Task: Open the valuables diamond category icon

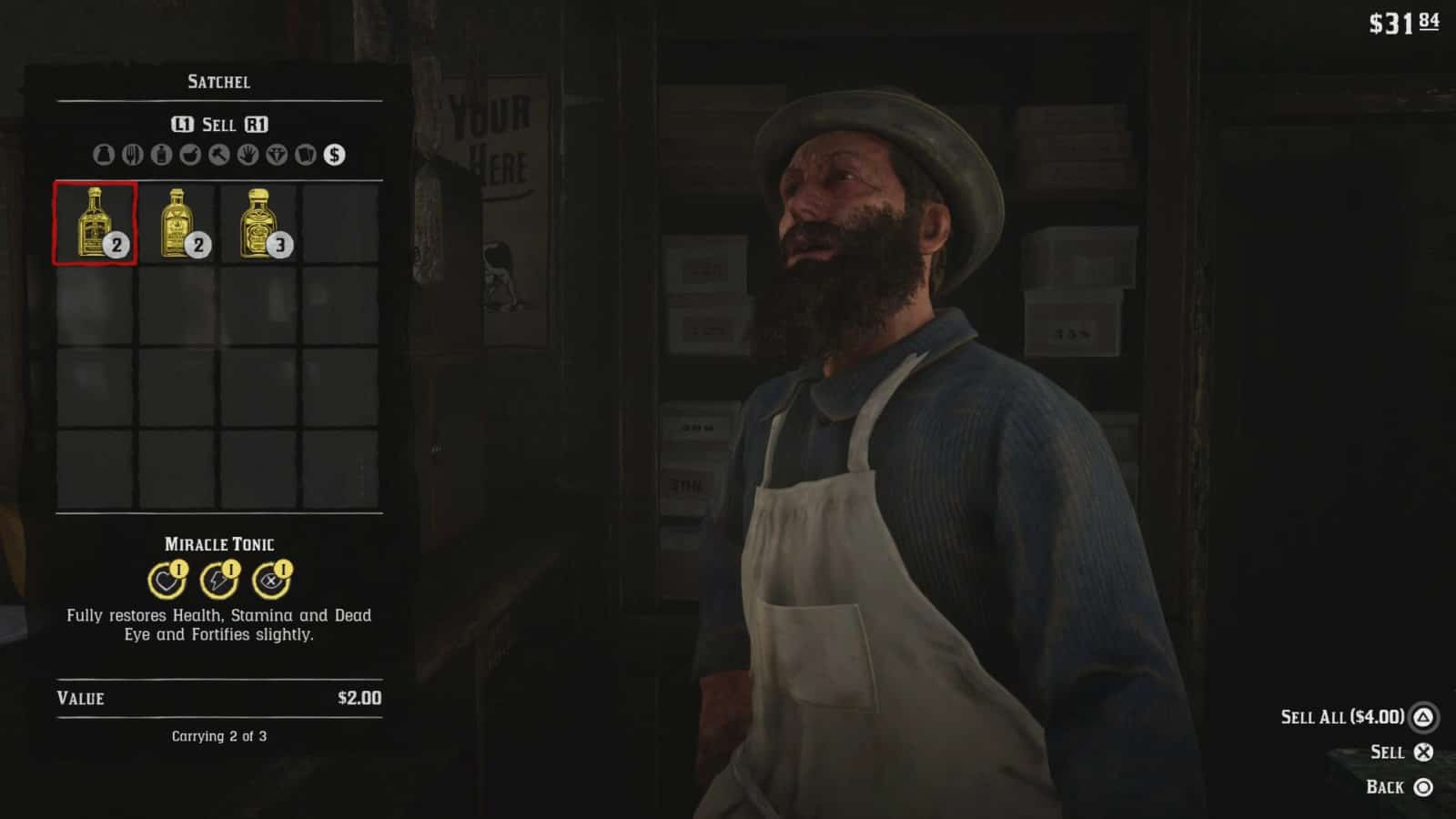Action: [278, 155]
